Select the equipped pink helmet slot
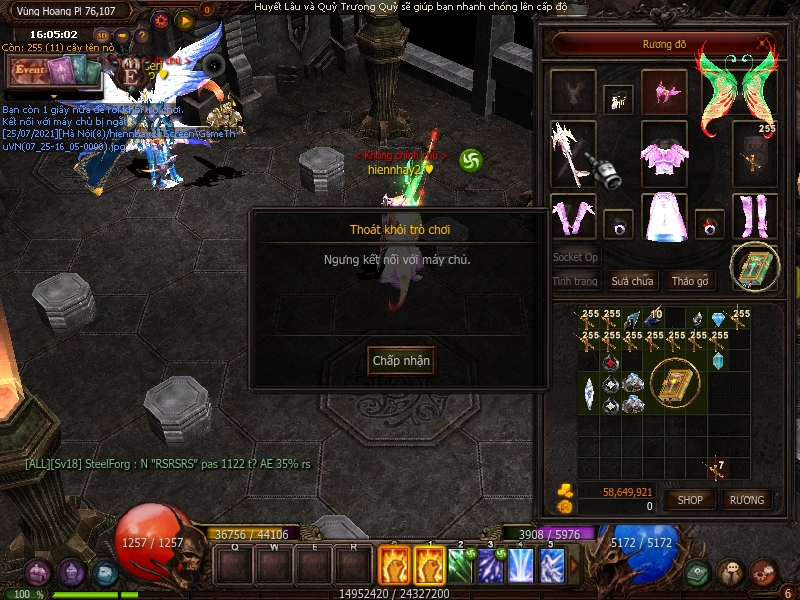This screenshot has width=800, height=600. pos(664,92)
